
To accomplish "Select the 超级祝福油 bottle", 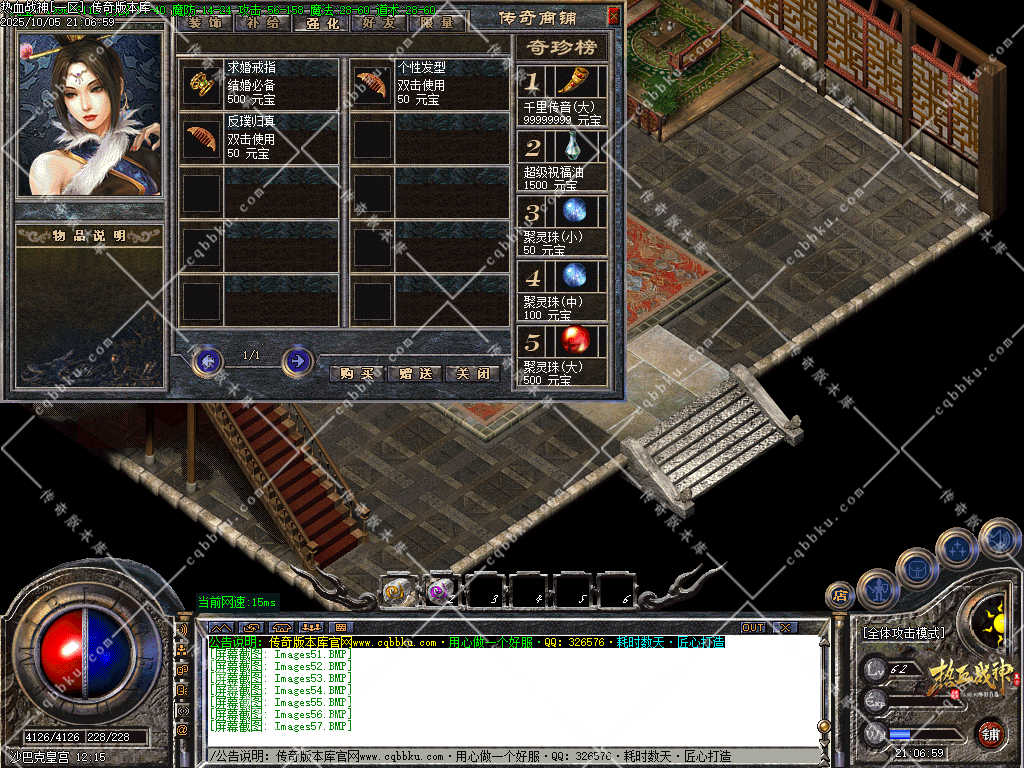I will (x=574, y=148).
